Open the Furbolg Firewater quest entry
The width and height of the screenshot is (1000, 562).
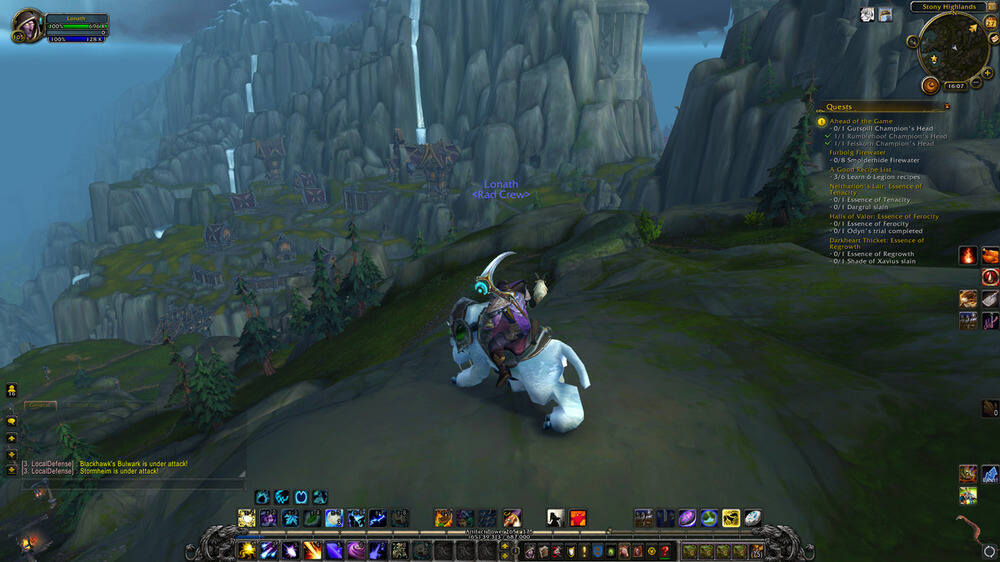858,152
